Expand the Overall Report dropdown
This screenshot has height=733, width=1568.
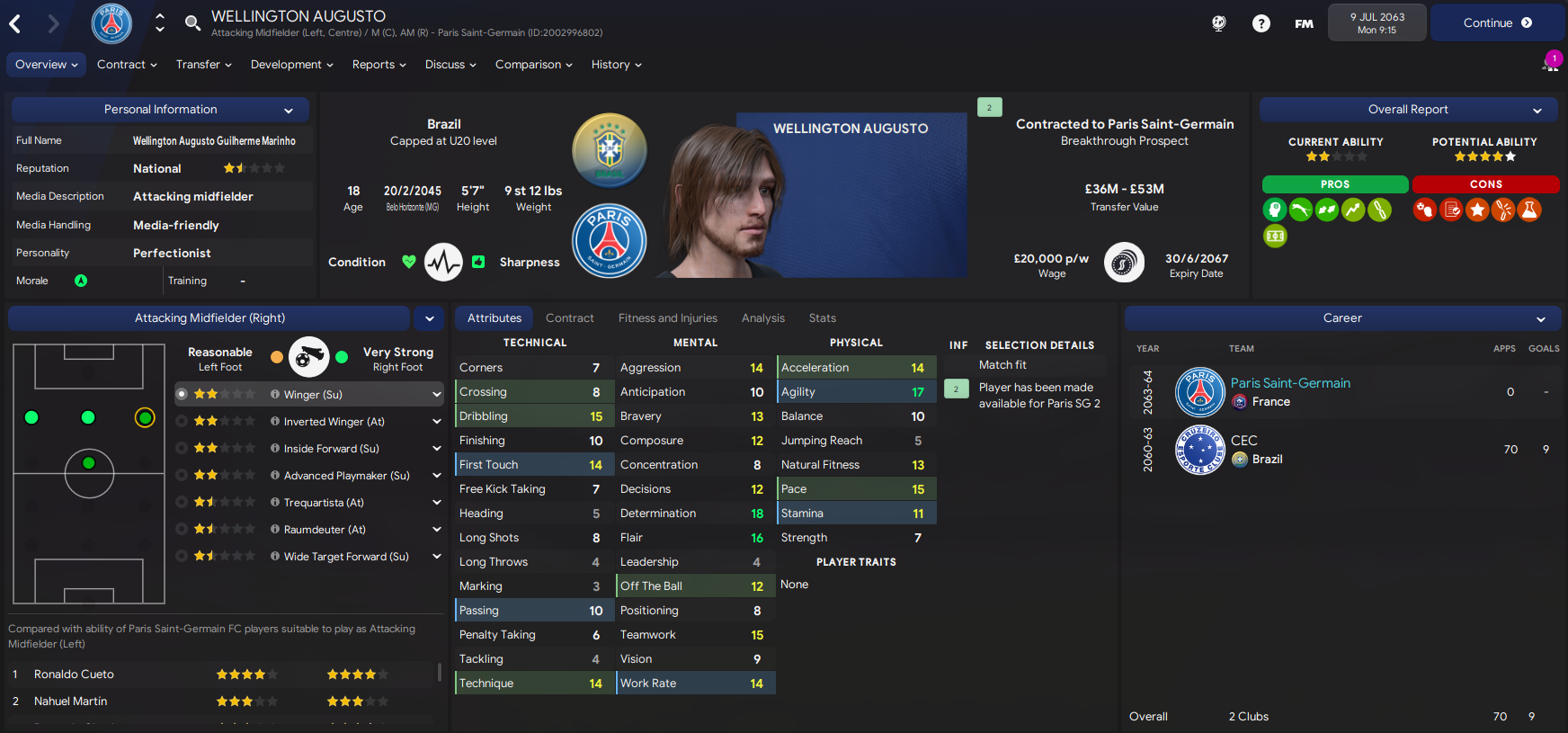1537,111
